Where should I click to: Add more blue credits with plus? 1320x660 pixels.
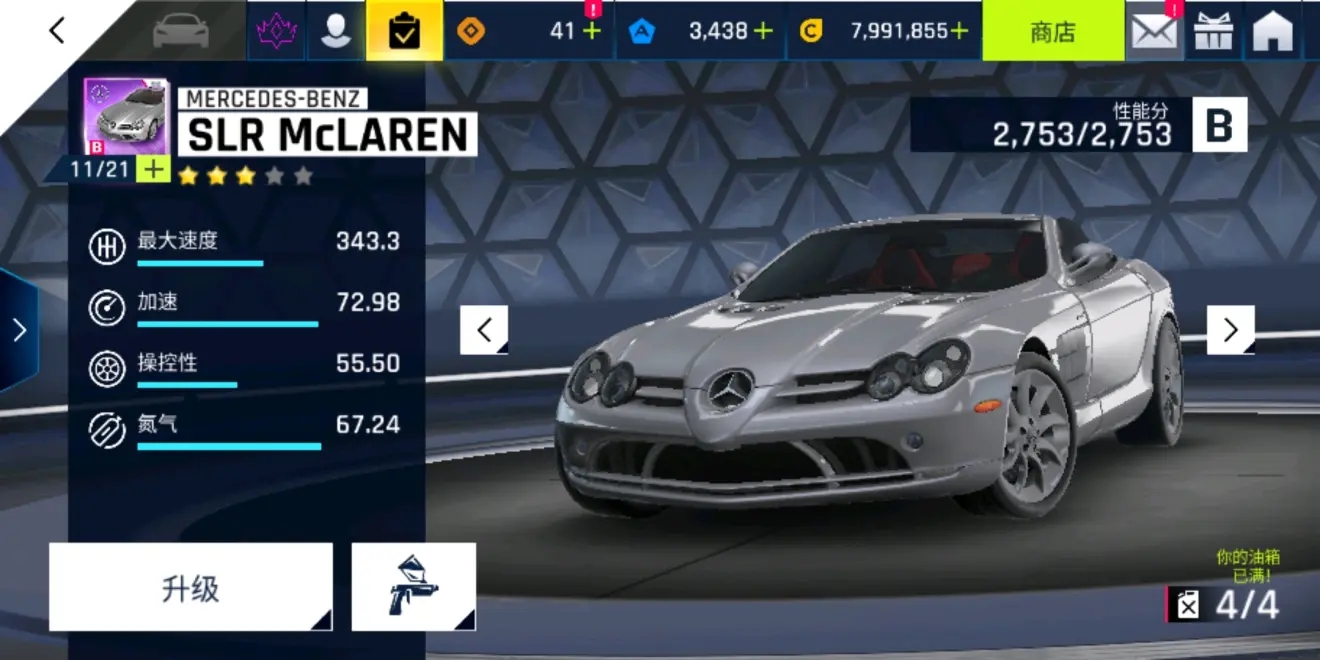pos(763,31)
